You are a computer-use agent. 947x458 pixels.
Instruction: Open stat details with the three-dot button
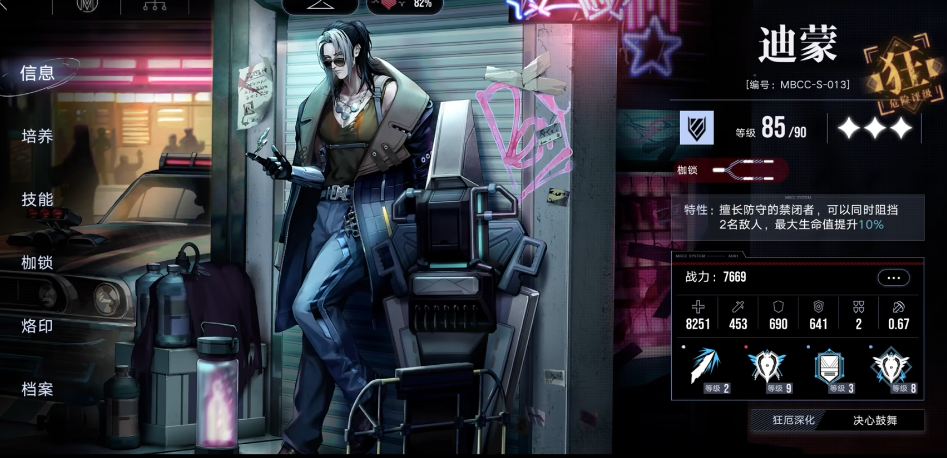pyautogui.click(x=892, y=277)
